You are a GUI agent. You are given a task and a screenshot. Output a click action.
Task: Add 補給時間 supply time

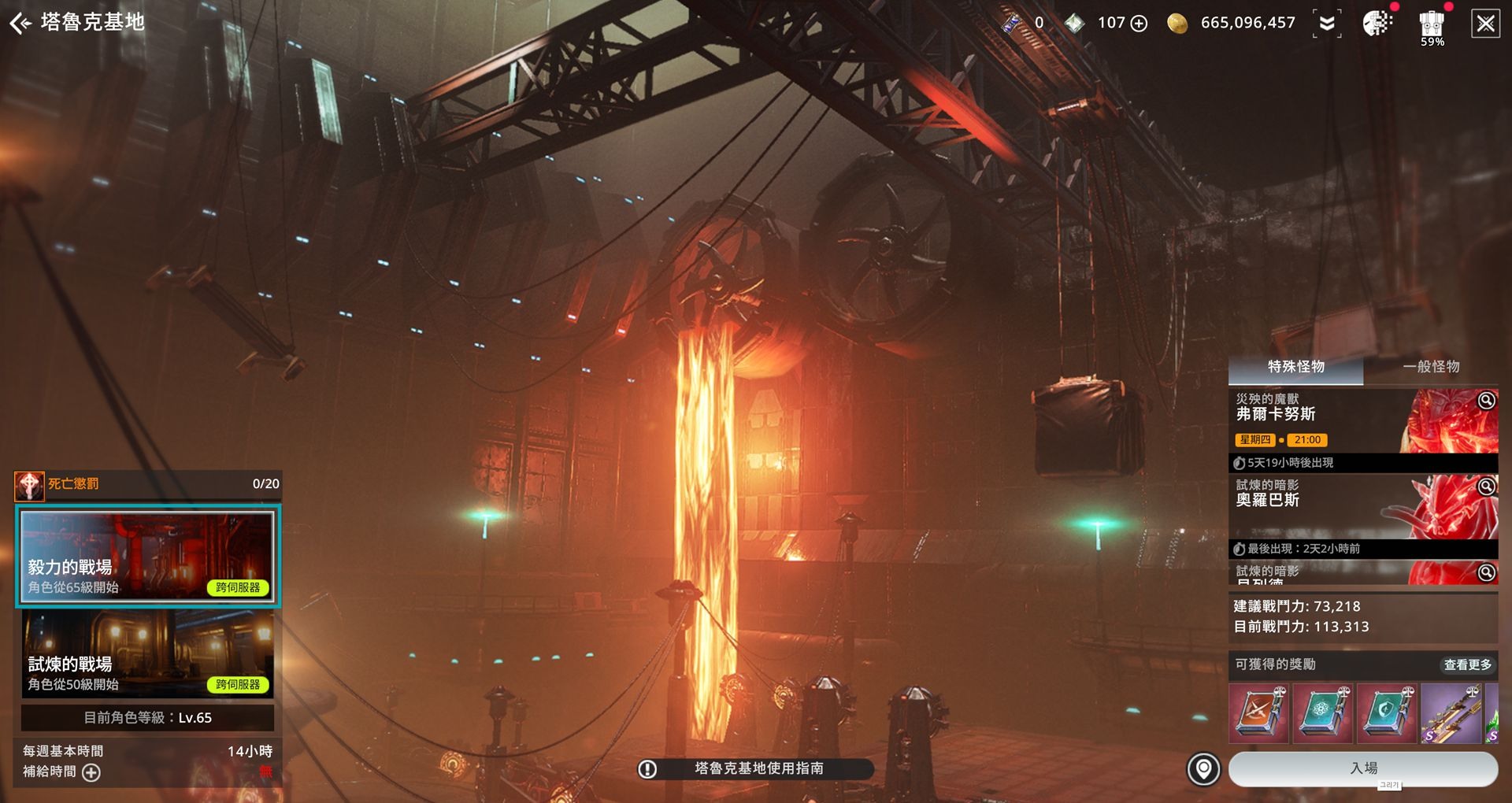[91, 772]
